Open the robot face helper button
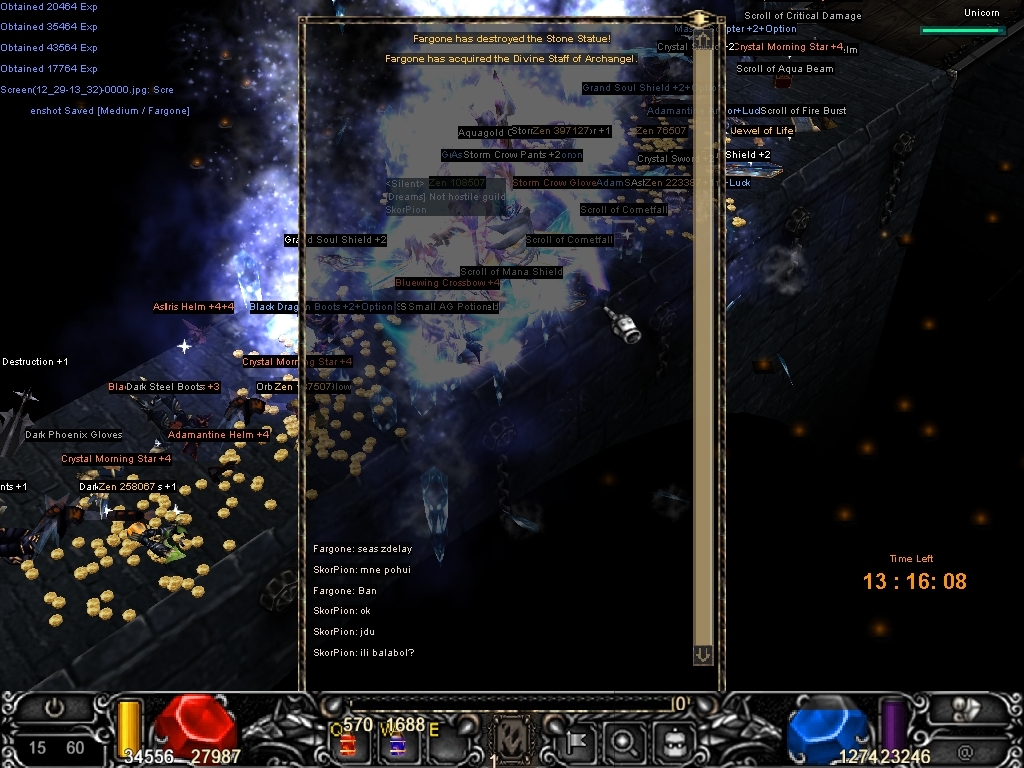This screenshot has height=768, width=1024. pyautogui.click(x=673, y=741)
